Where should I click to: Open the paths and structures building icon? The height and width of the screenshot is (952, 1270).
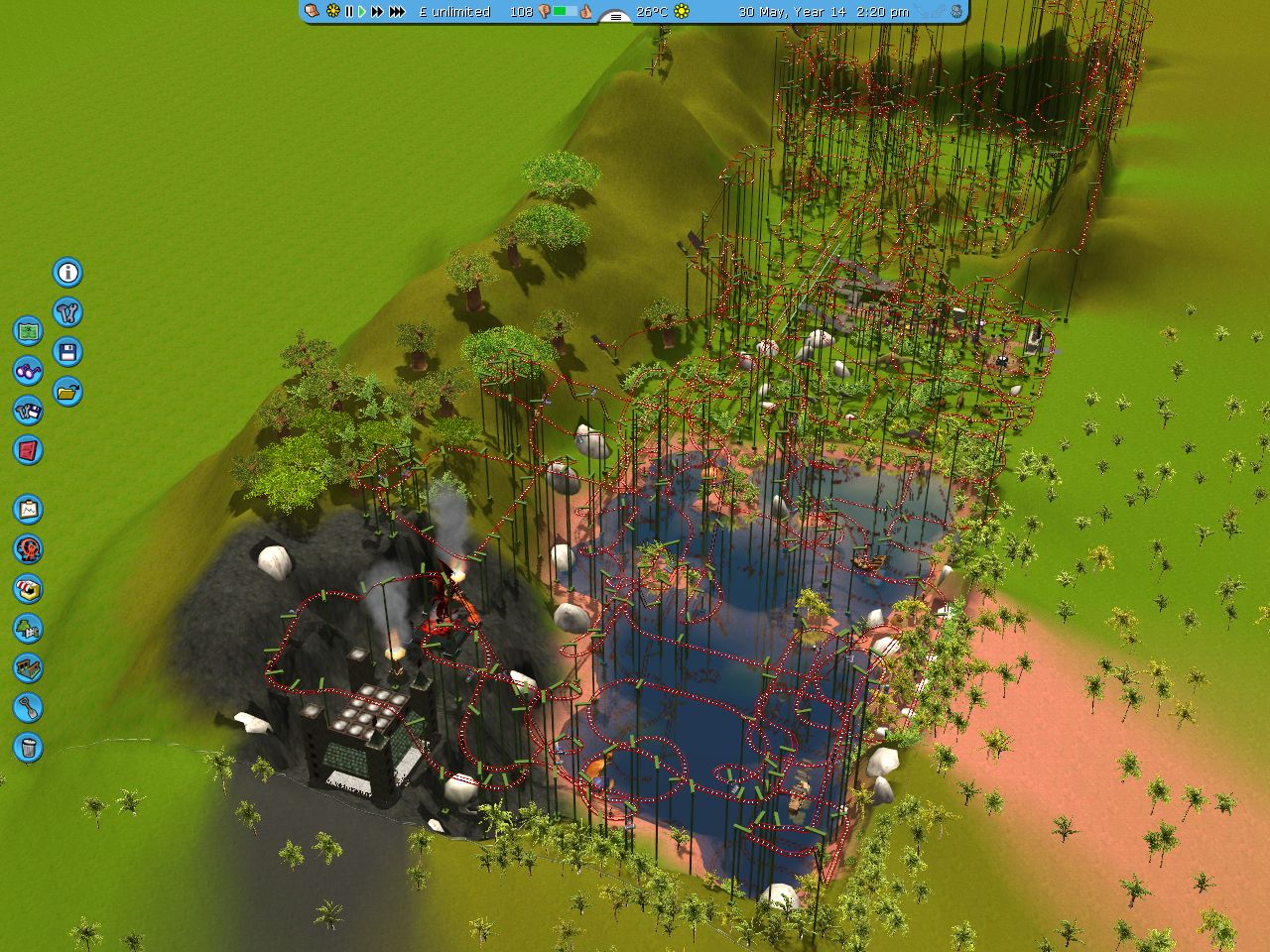tap(28, 667)
